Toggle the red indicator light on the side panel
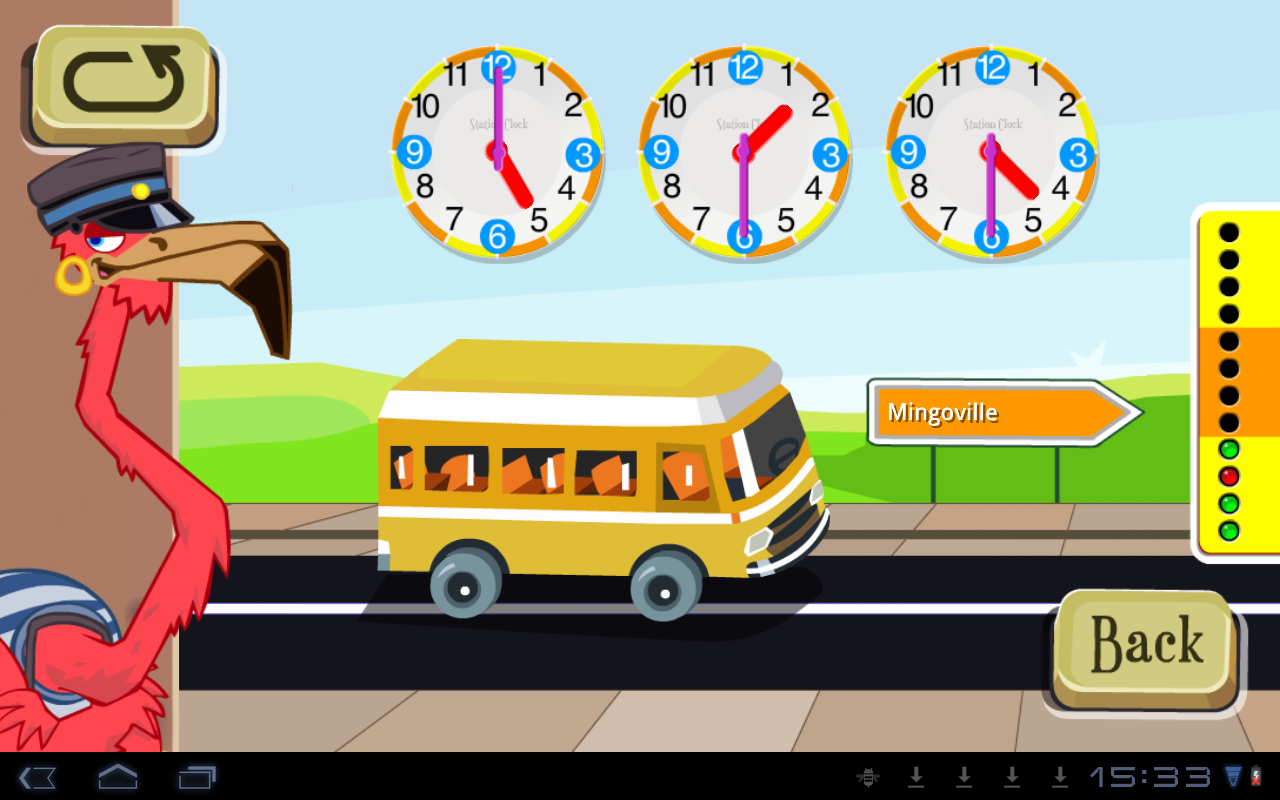Viewport: 1280px width, 800px height. click(x=1229, y=477)
